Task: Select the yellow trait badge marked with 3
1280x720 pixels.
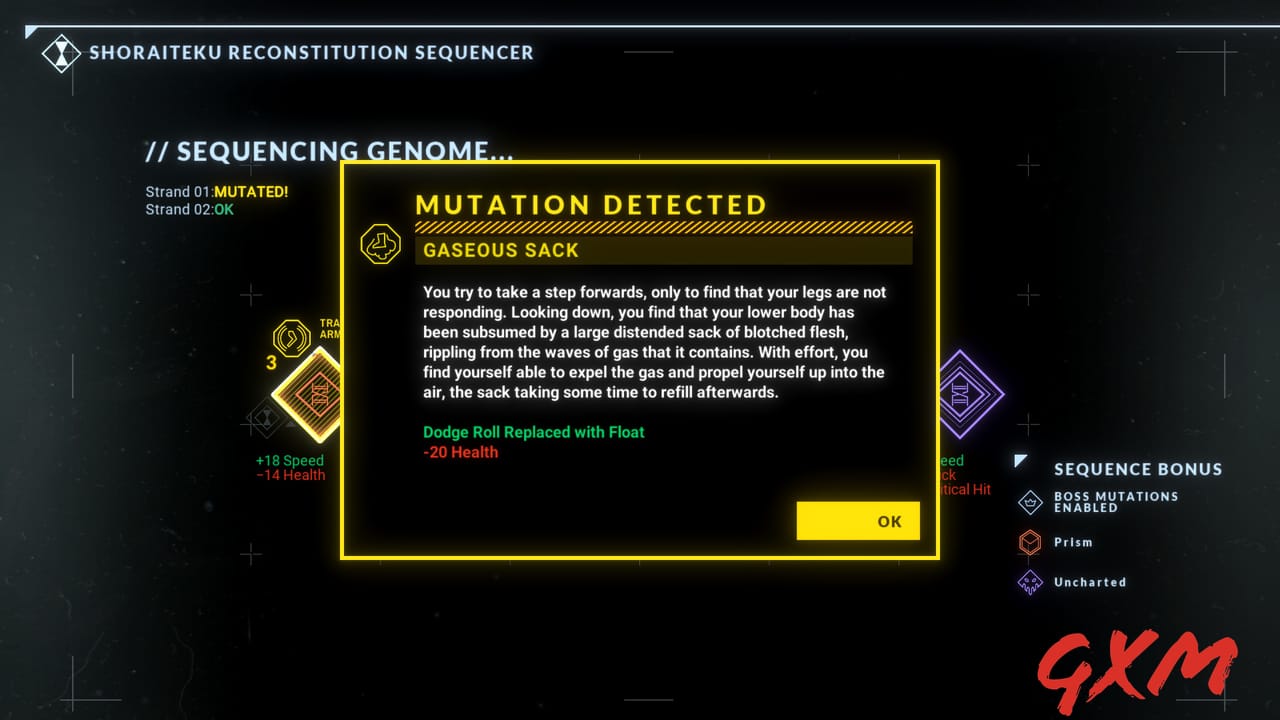Action: [x=290, y=338]
